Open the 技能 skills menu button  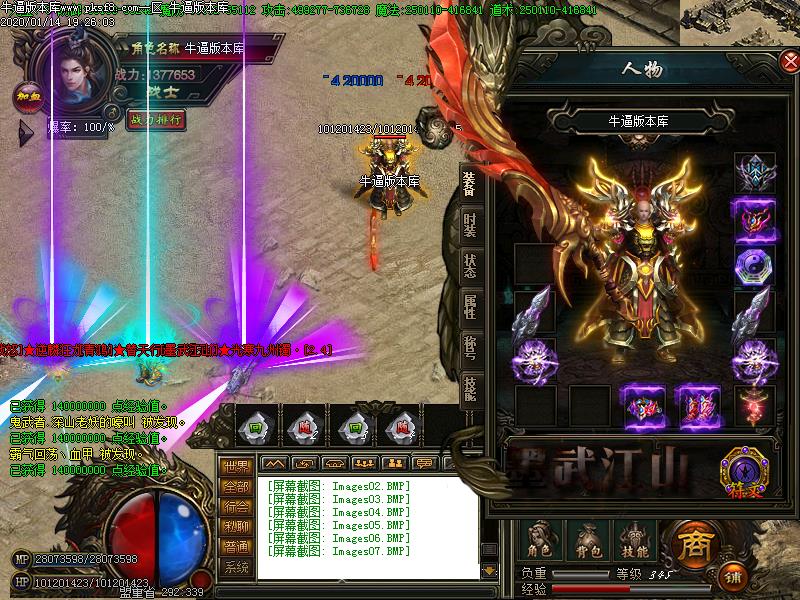pos(635,540)
